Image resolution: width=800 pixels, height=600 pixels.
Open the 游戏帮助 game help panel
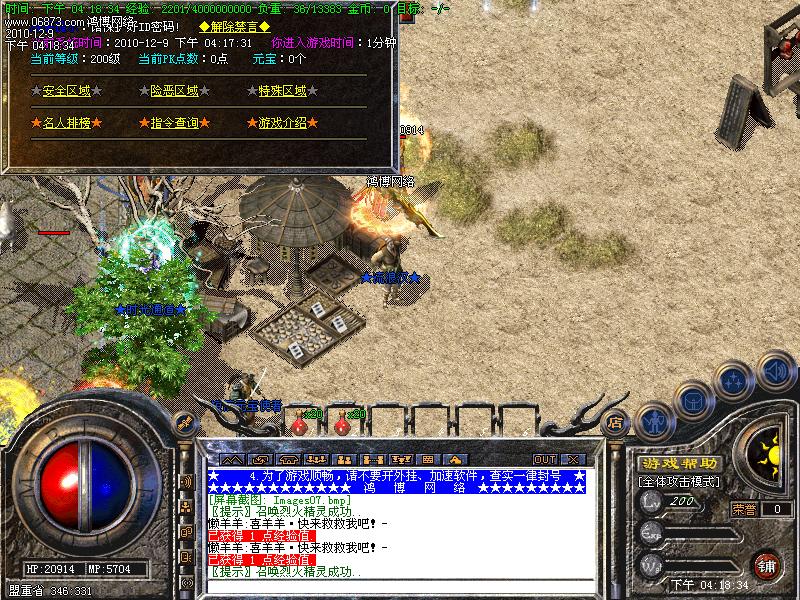point(680,464)
